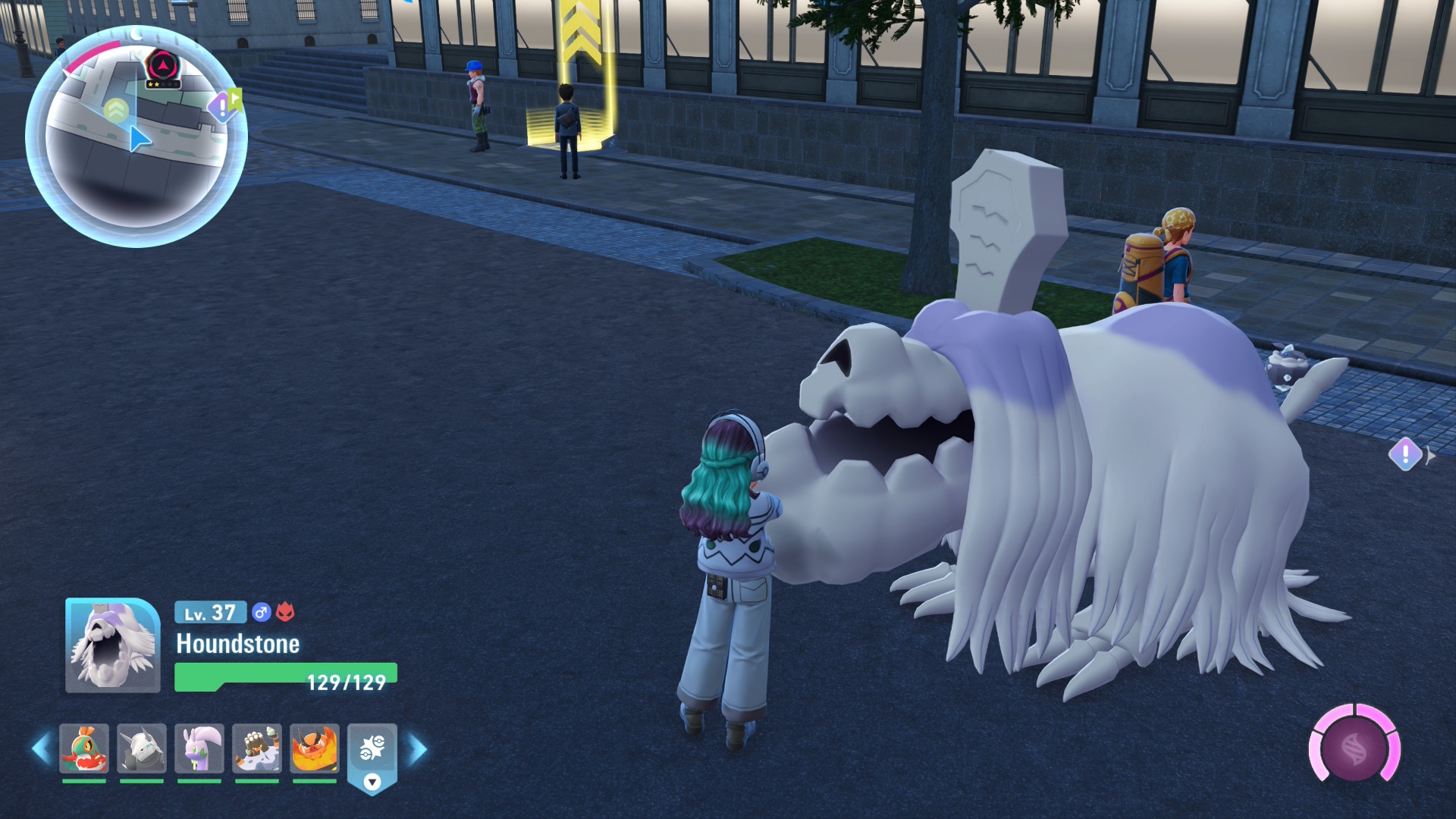Viewport: 1456px width, 819px height.
Task: Choose Aggron from the party bar
Action: (142, 749)
